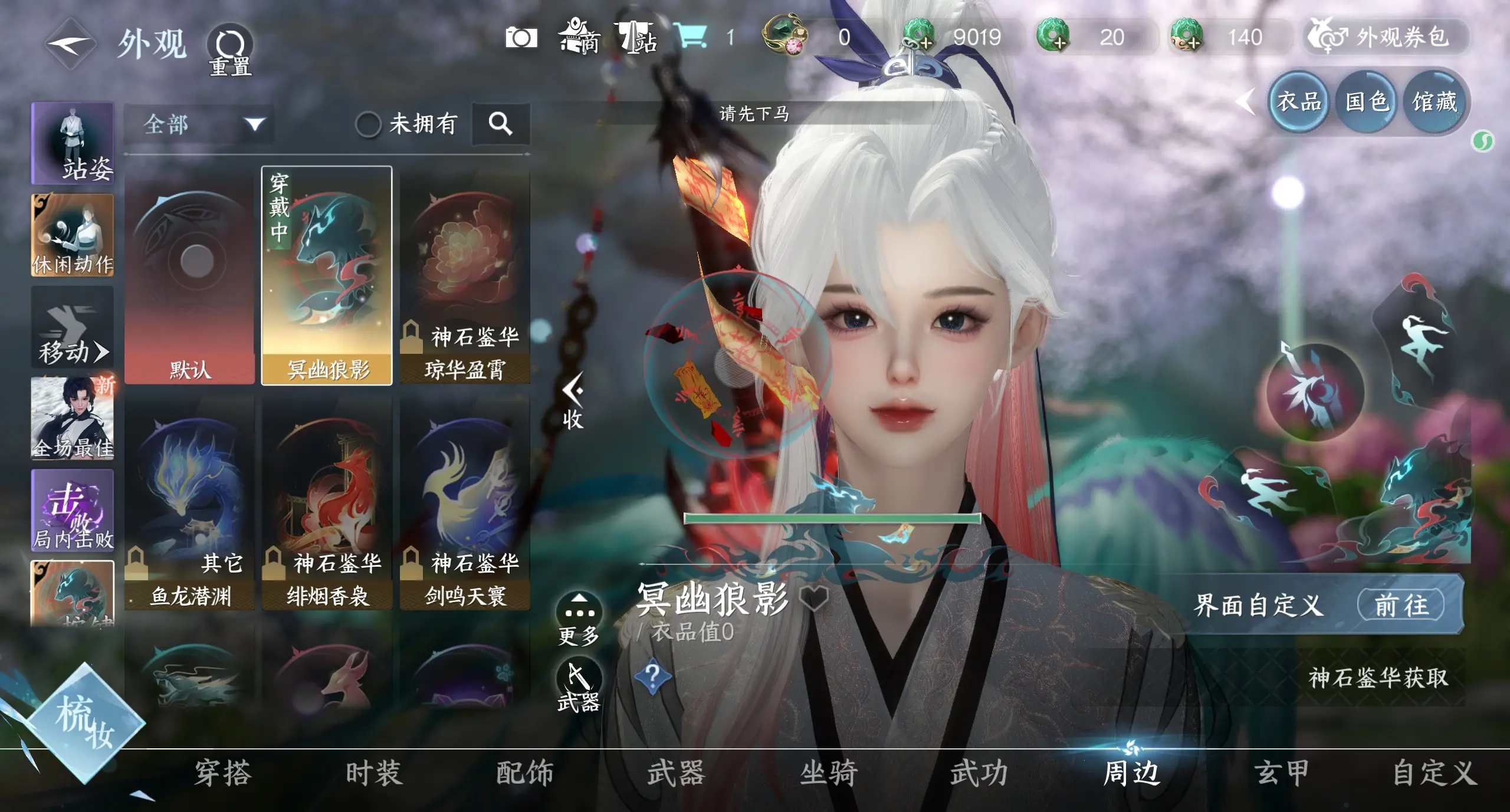This screenshot has height=812, width=1510.
Task: Switch to the 坐骑 mounts tab
Action: pos(828,774)
